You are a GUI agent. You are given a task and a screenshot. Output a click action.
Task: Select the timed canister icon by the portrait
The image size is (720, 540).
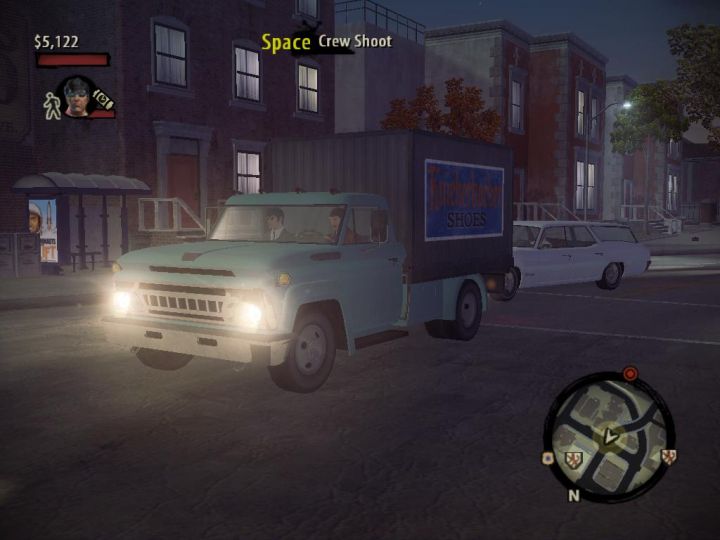tap(103, 99)
